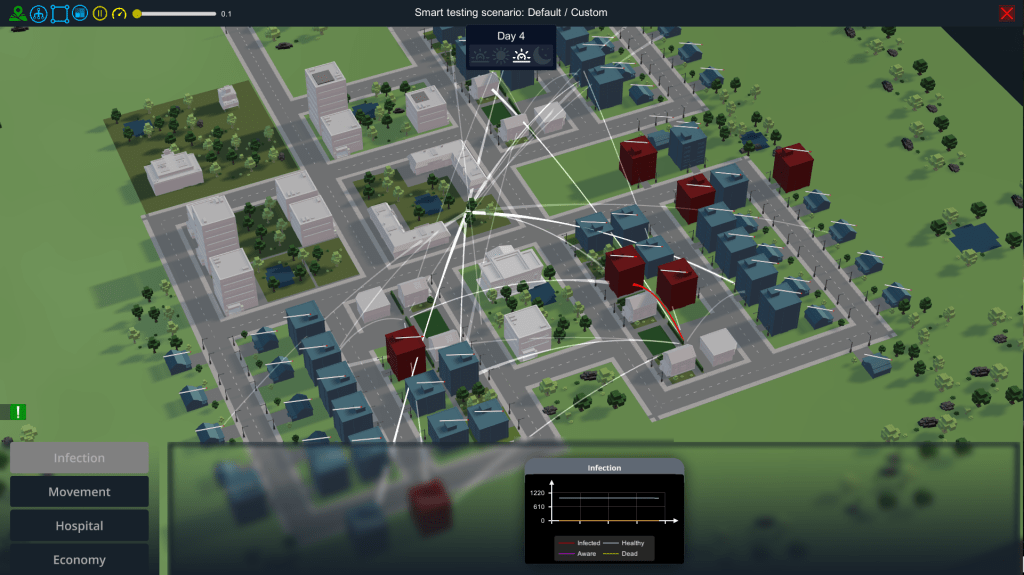Open the green exclamation alert
1024x575 pixels.
18,411
